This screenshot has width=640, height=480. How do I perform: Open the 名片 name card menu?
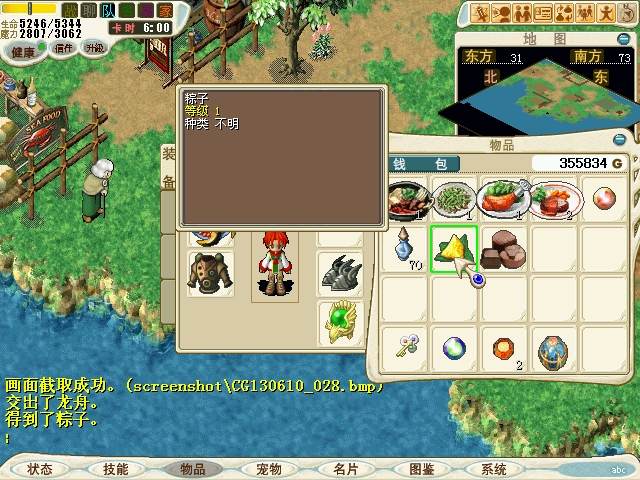[345, 469]
